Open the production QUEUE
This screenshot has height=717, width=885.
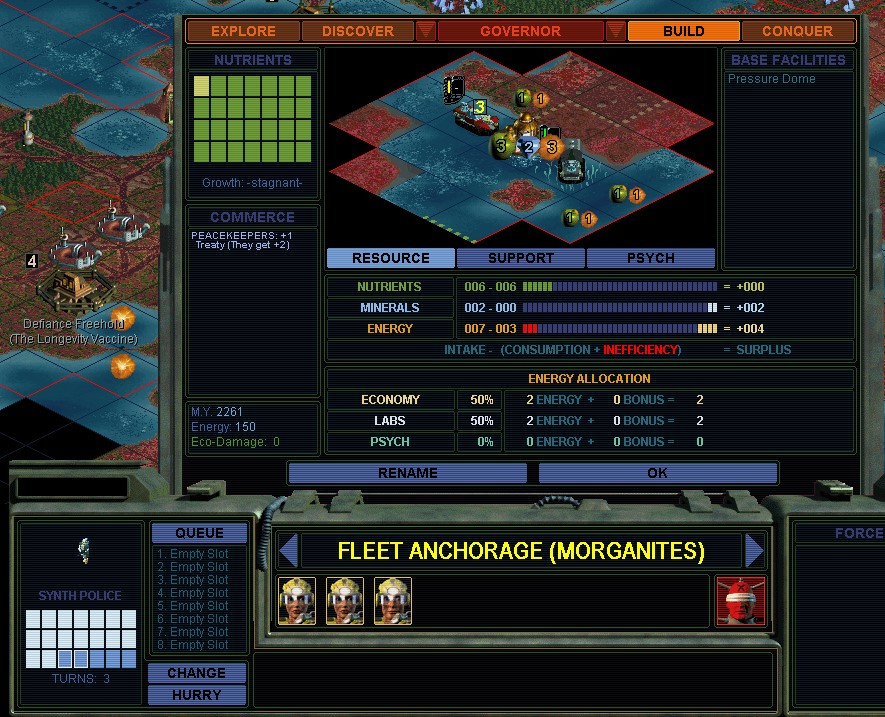[x=199, y=533]
